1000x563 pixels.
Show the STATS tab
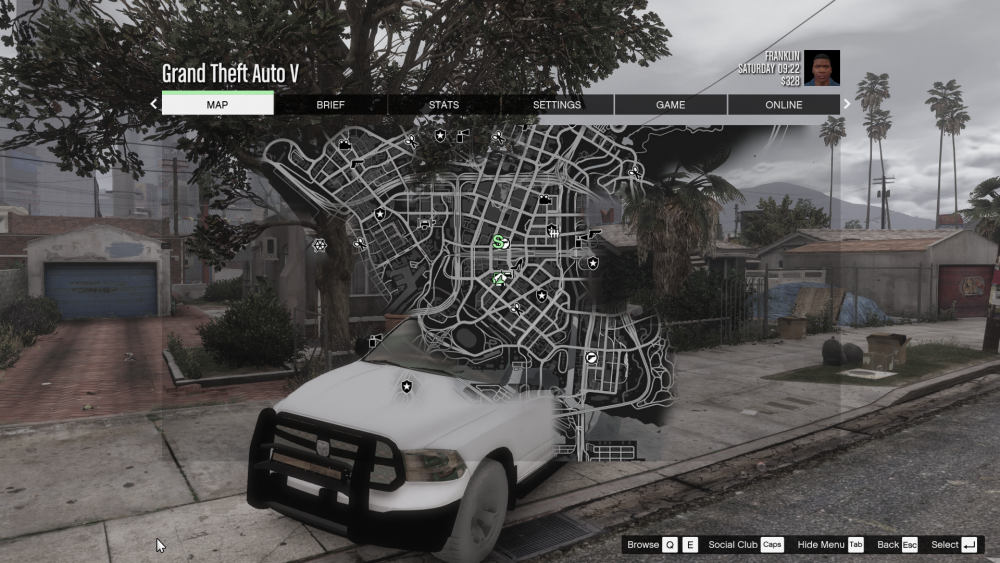pyautogui.click(x=444, y=104)
